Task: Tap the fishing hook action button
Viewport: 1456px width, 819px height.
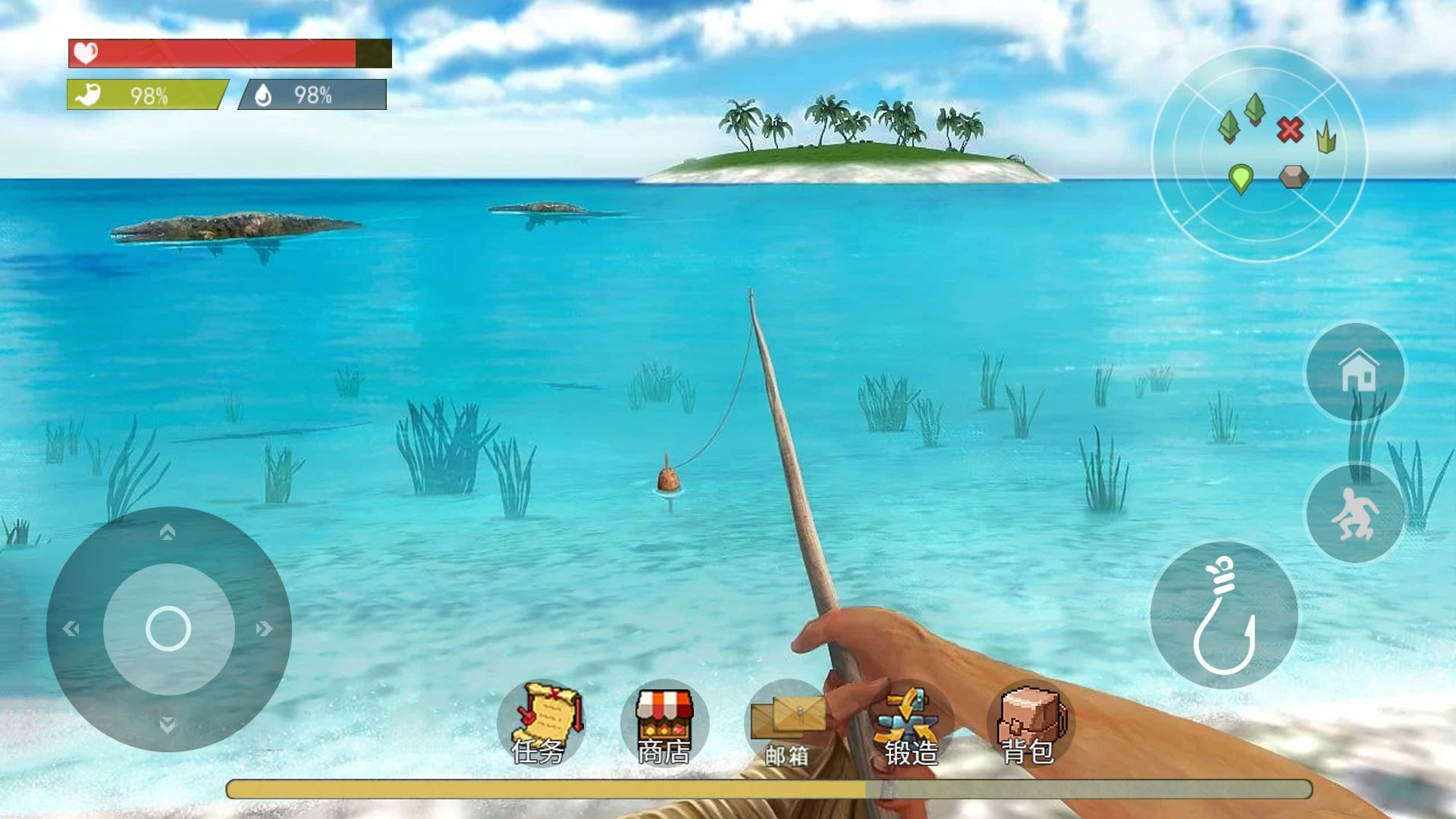Action: (1224, 615)
